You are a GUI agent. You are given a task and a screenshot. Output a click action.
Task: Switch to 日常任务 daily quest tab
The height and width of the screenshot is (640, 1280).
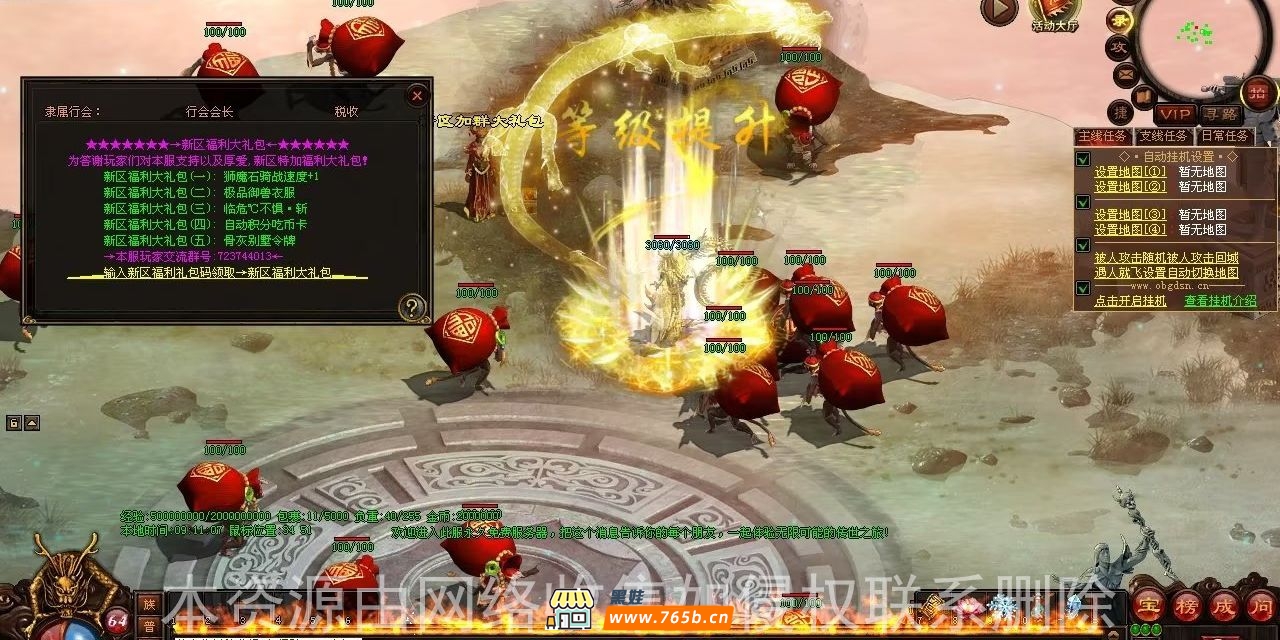pos(1224,136)
